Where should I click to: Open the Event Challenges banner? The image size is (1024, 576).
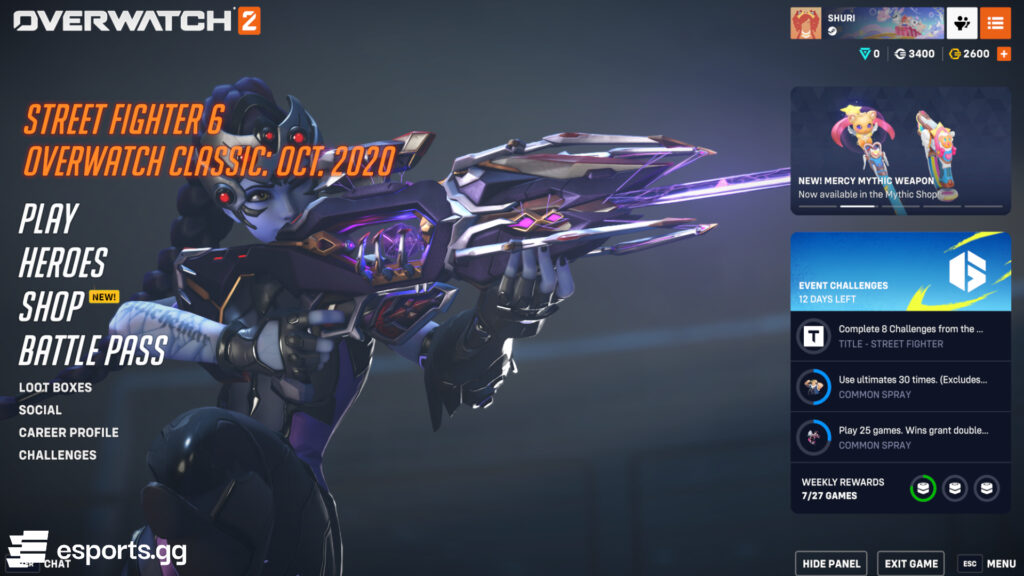pos(900,271)
